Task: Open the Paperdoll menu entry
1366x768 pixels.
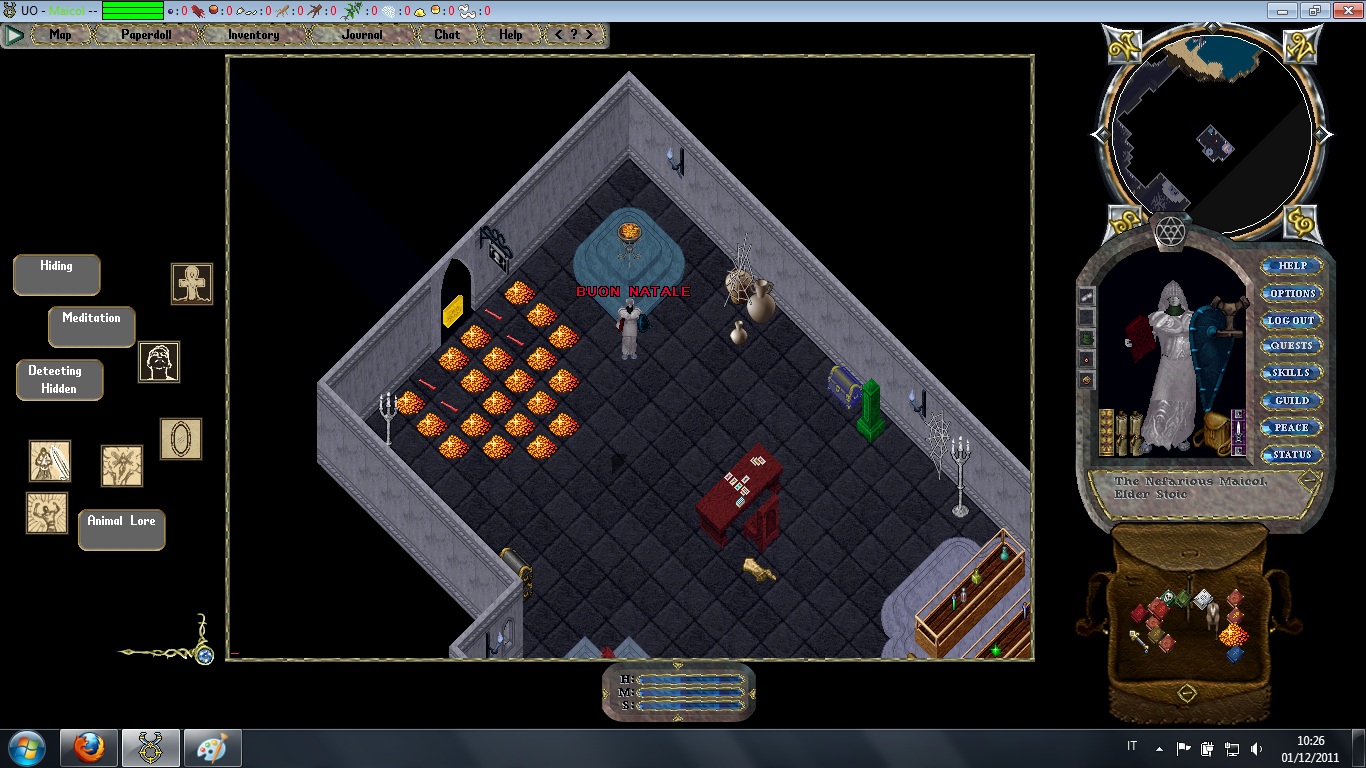Action: point(147,35)
